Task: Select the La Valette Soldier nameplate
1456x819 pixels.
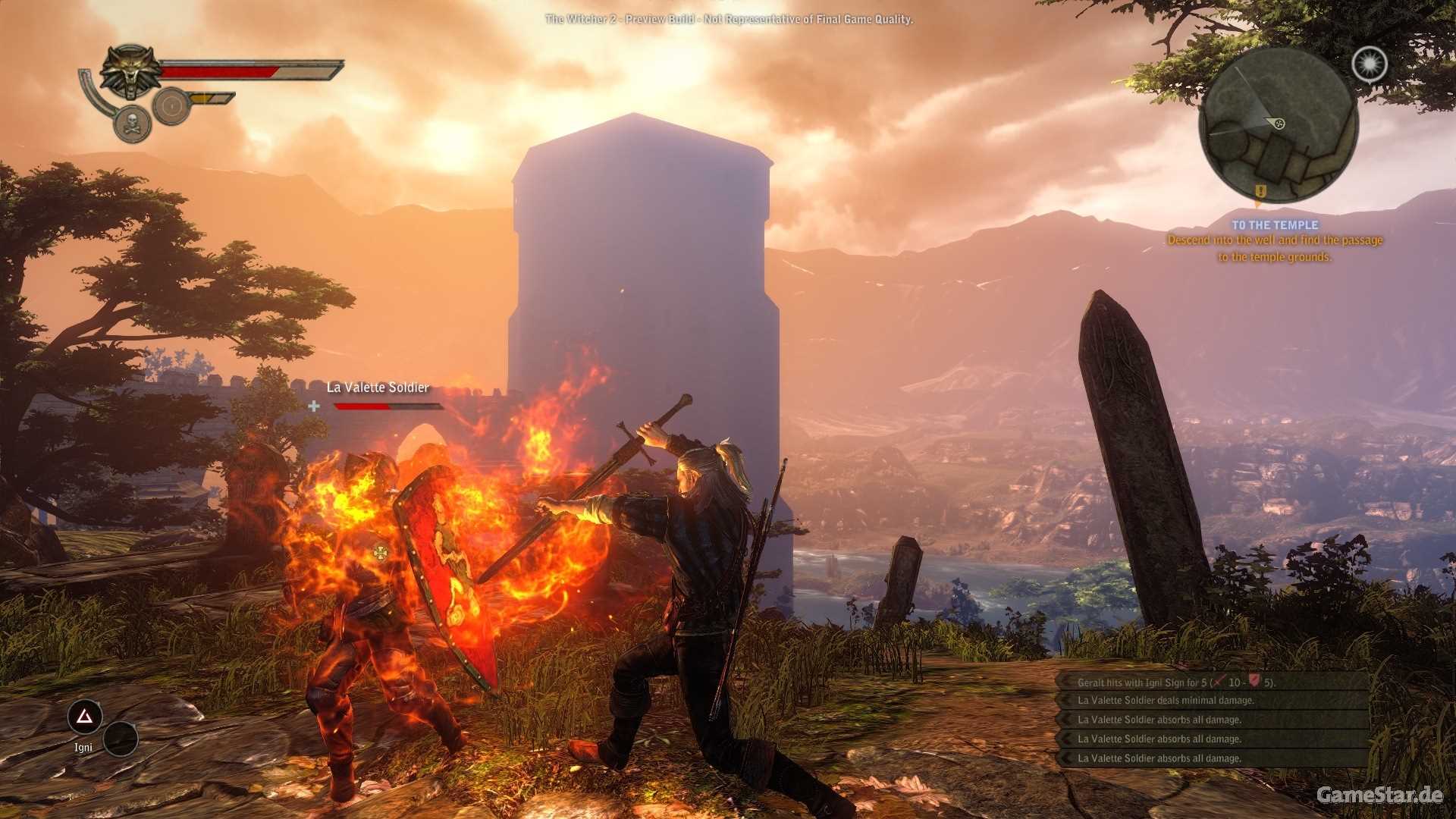Action: [377, 388]
